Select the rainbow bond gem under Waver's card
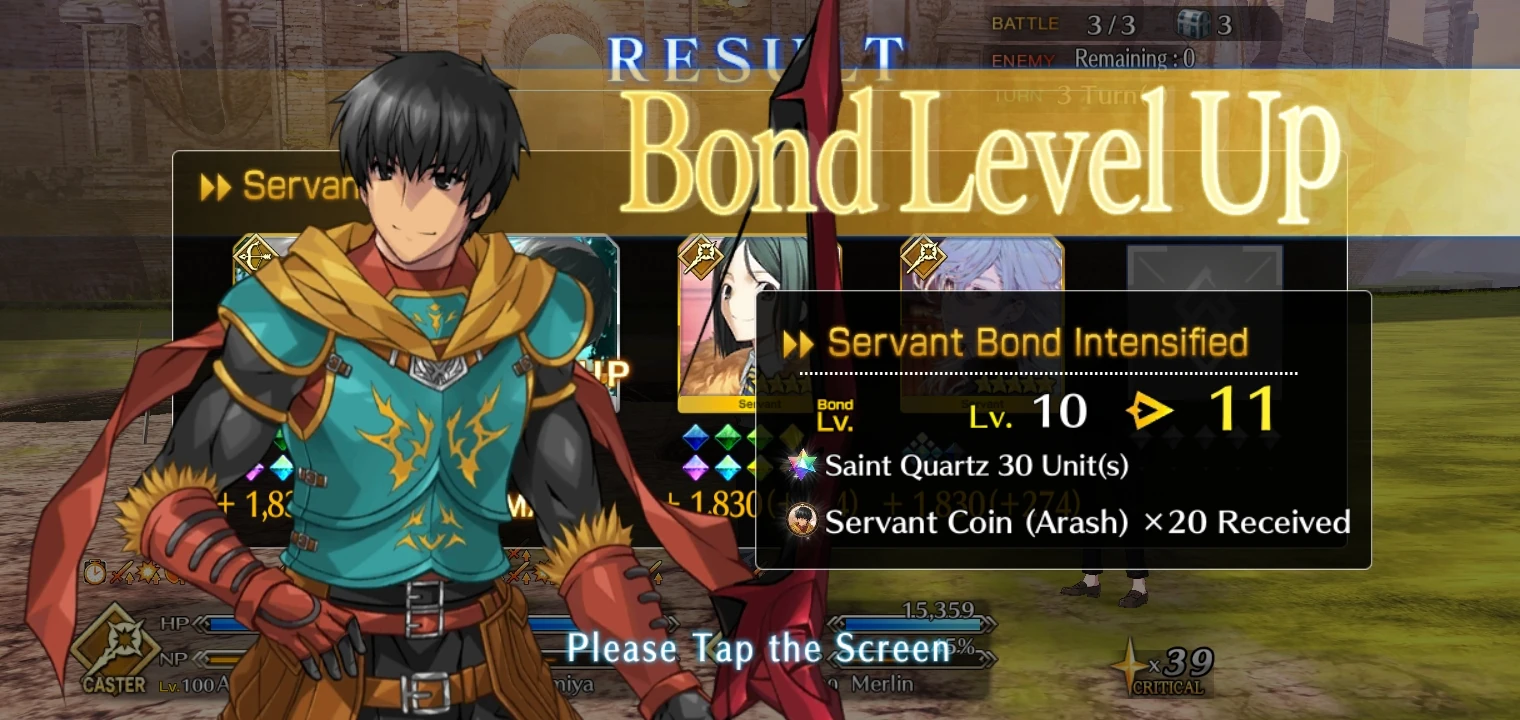The height and width of the screenshot is (720, 1520). [x=695, y=466]
